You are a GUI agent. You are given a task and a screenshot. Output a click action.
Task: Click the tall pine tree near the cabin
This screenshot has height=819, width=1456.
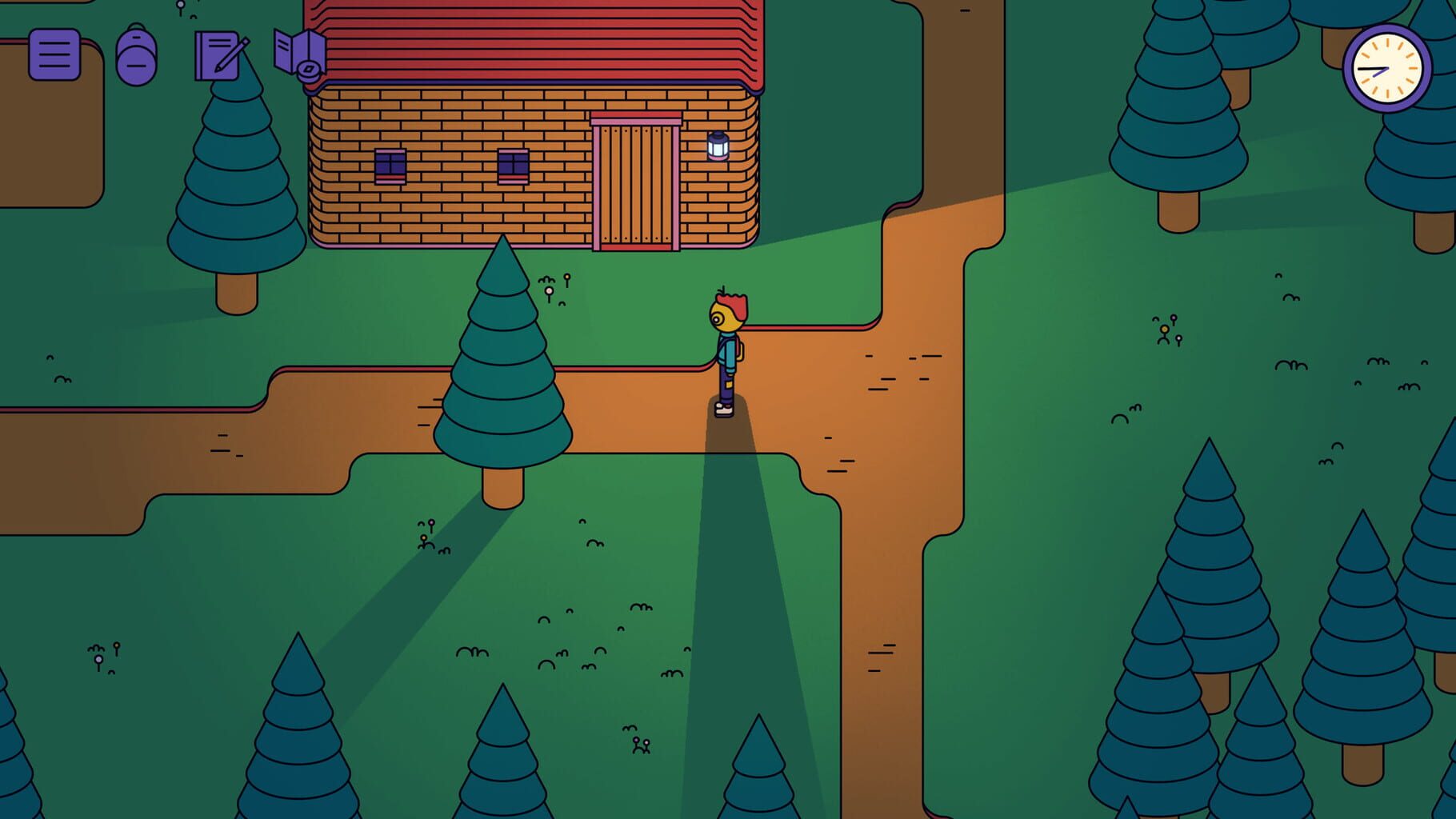tap(502, 360)
